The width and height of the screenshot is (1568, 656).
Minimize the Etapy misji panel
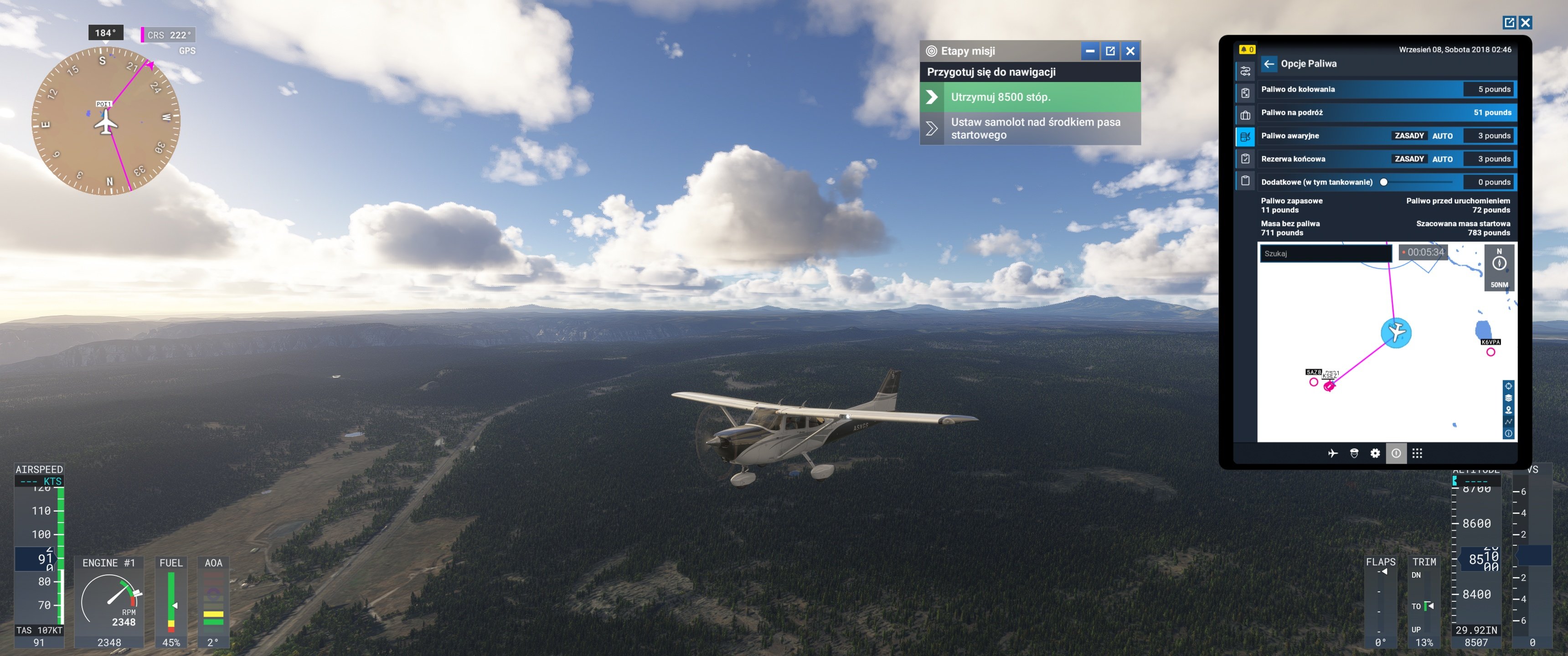pyautogui.click(x=1089, y=51)
